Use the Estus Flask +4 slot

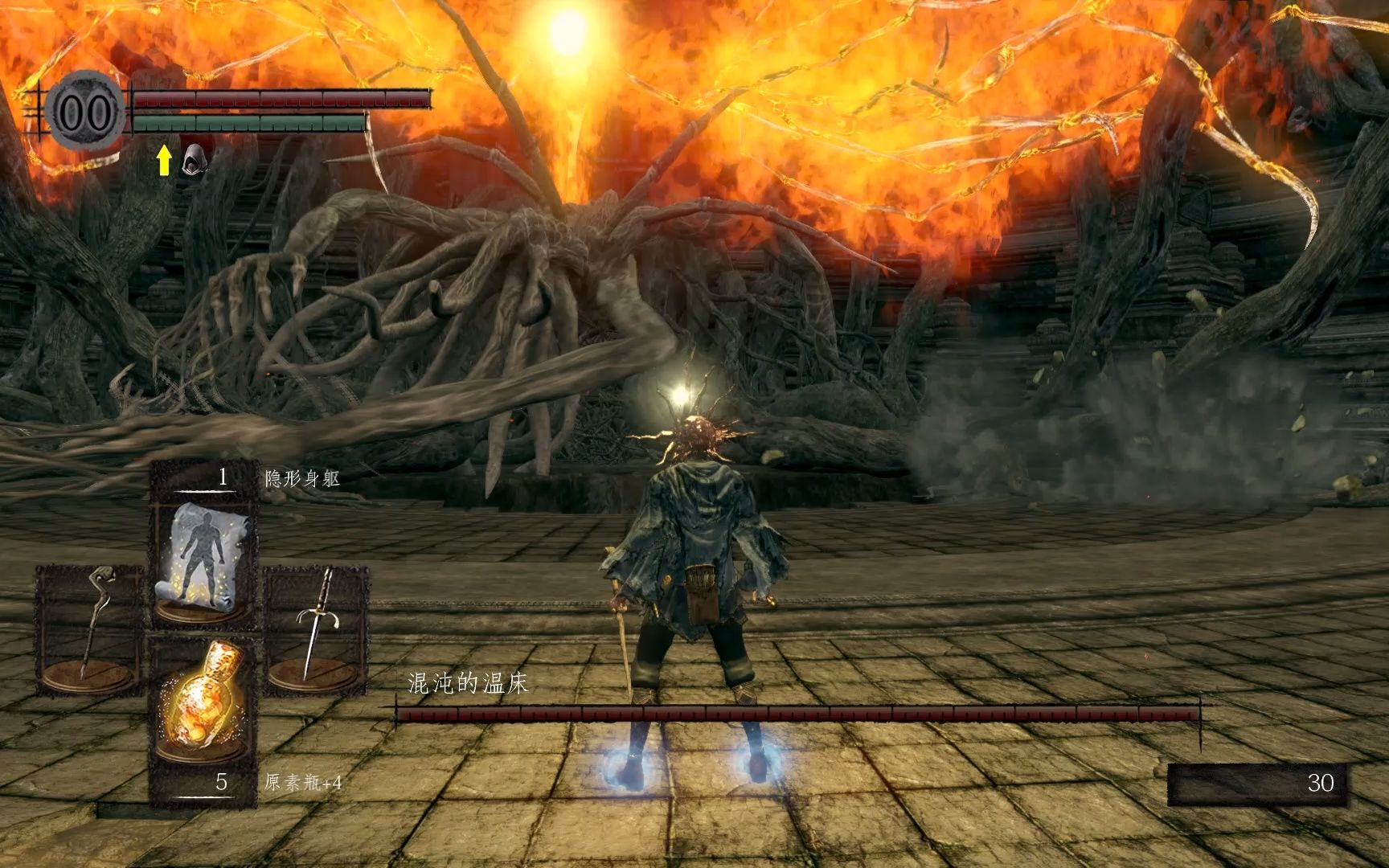[x=203, y=699]
